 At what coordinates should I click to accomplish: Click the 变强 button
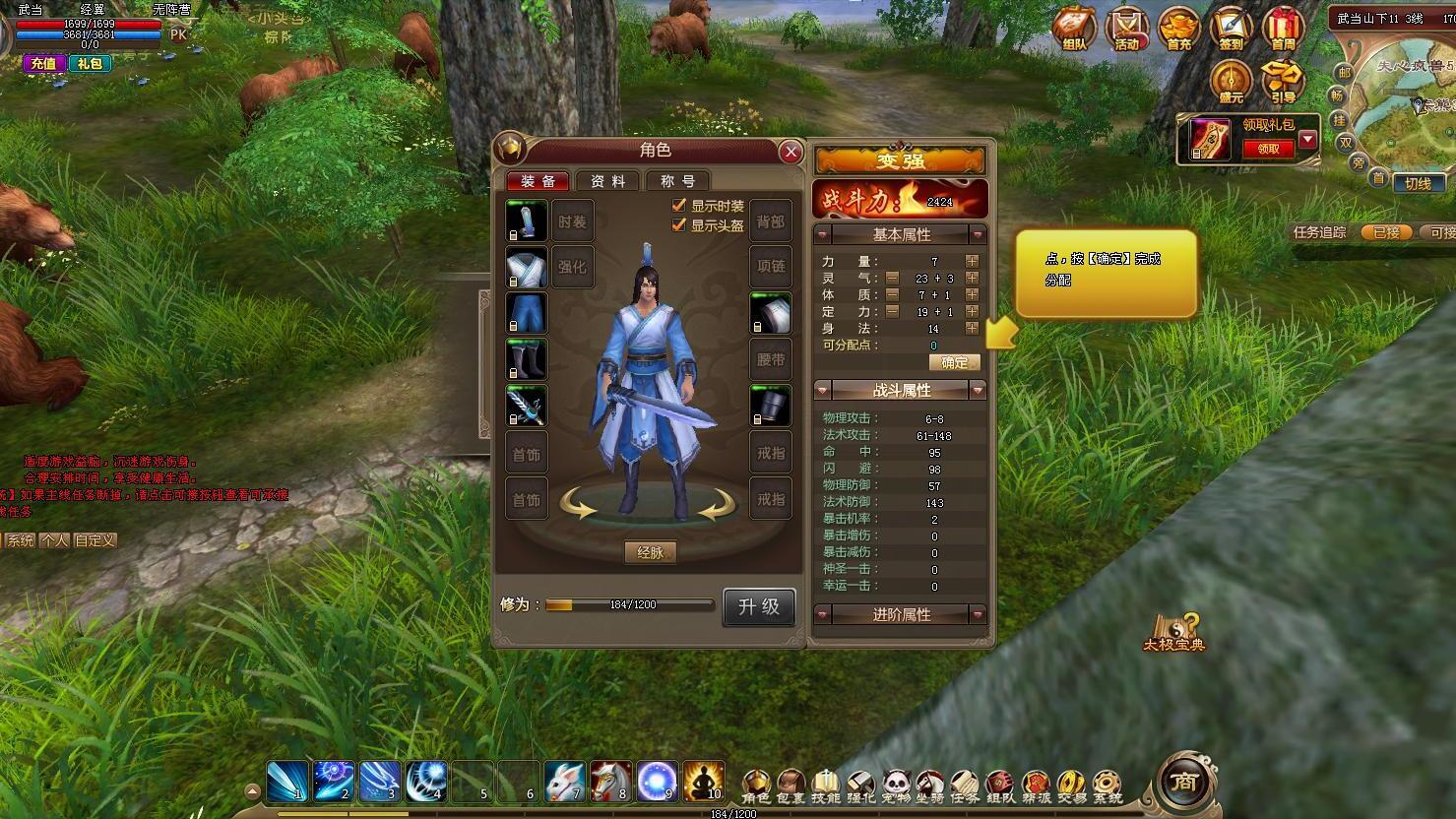click(x=900, y=160)
